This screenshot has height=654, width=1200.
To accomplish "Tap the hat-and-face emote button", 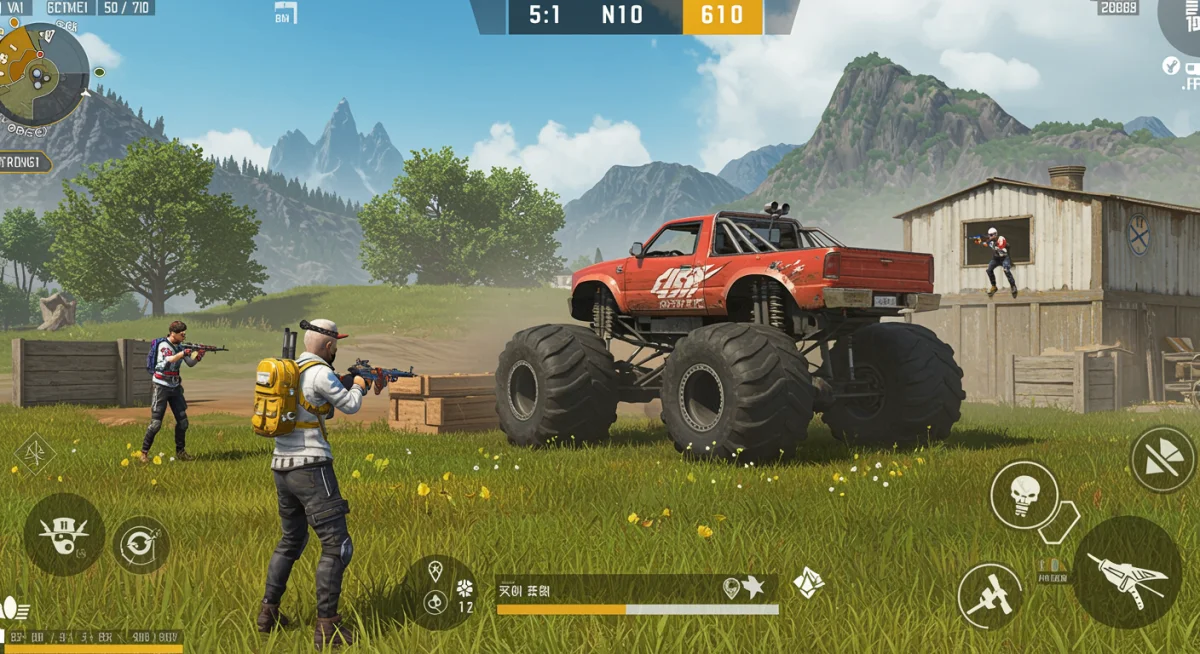I will coord(64,533).
